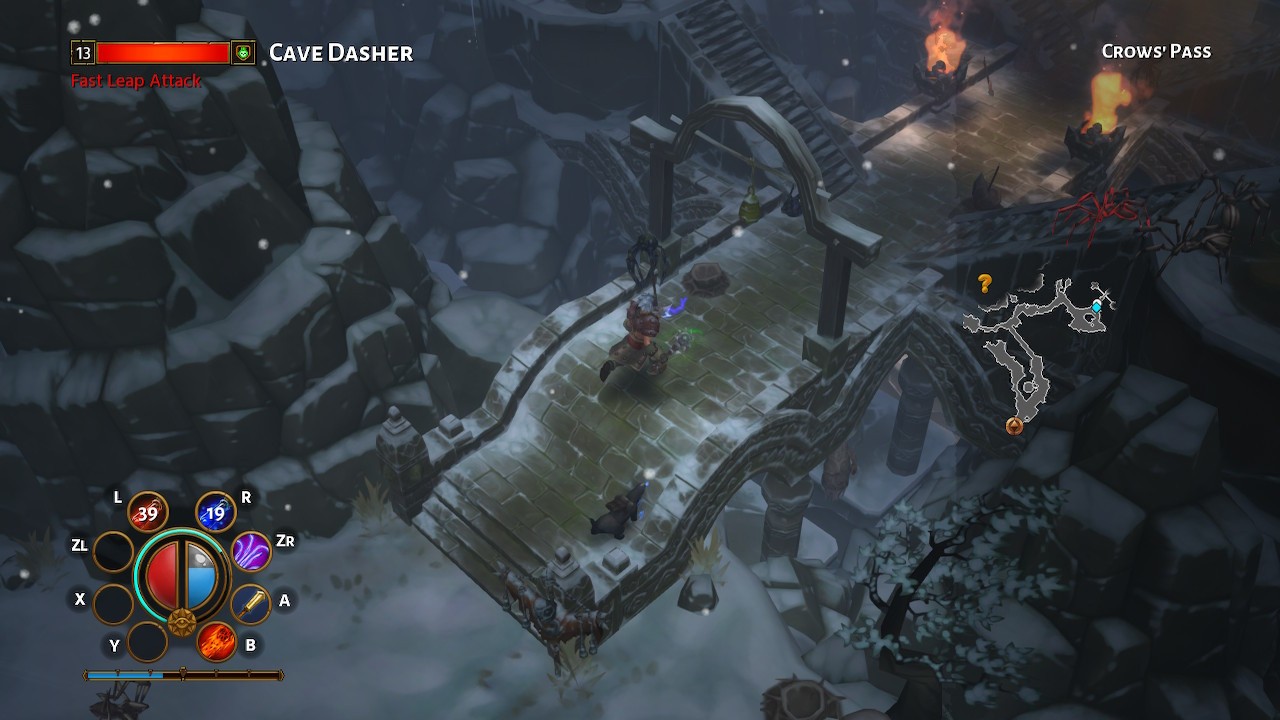1280x720 pixels.
Task: Select the golden sword attack skill
Action: pos(250,603)
